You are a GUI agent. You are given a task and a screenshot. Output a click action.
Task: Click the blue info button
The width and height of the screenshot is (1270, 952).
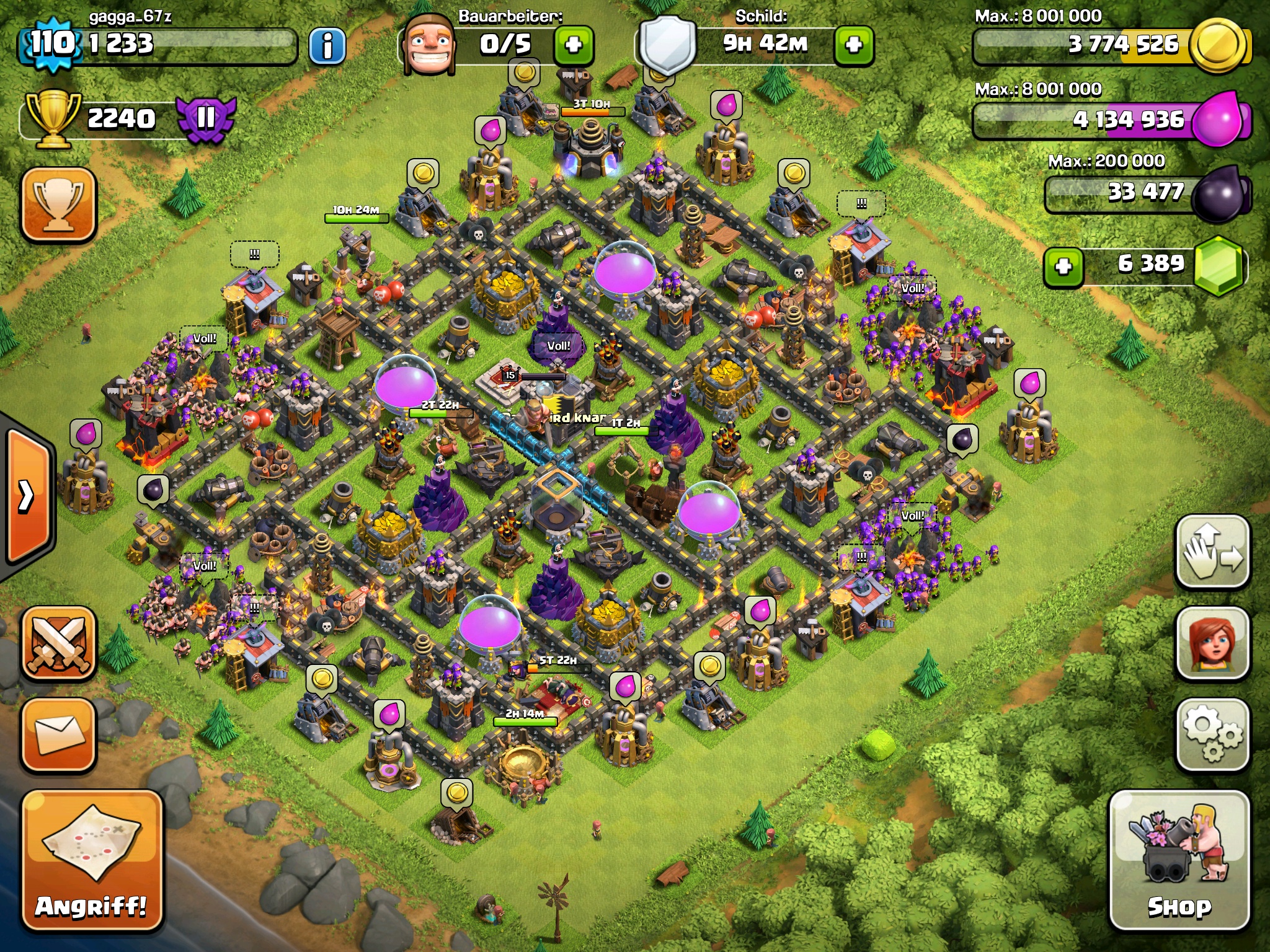click(327, 45)
